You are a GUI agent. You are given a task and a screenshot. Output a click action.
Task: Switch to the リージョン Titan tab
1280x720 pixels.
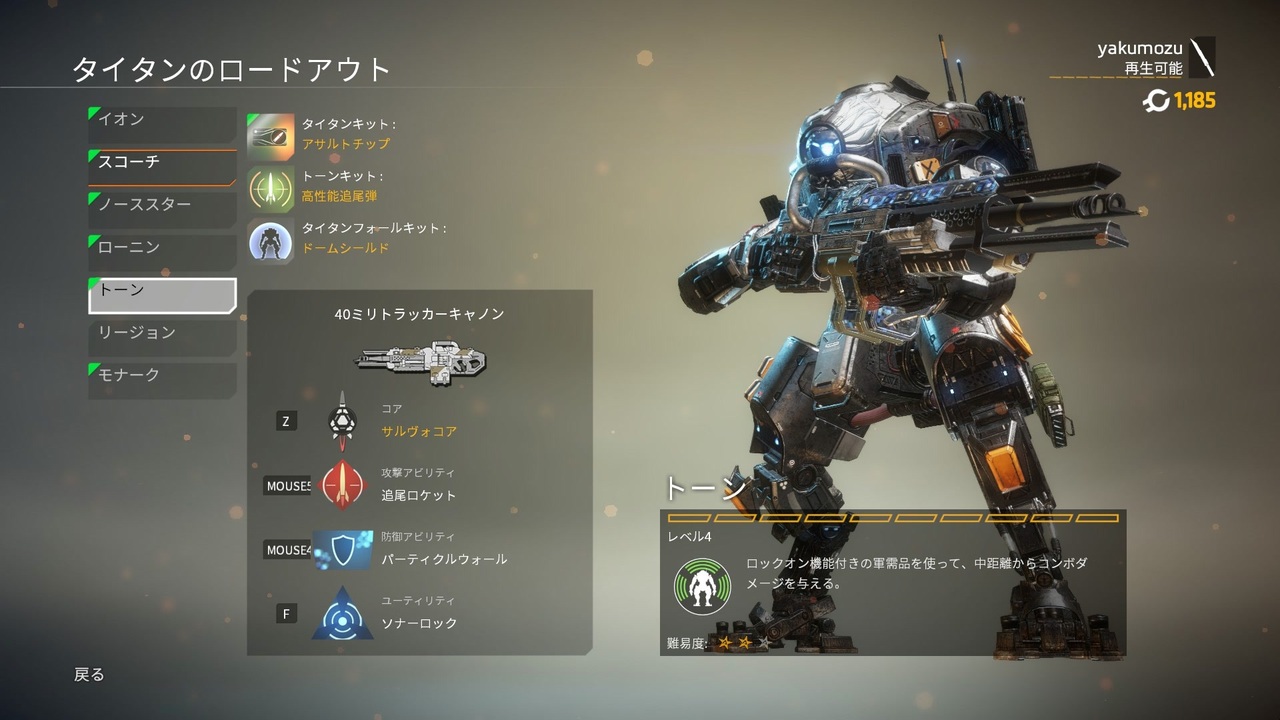click(x=160, y=332)
